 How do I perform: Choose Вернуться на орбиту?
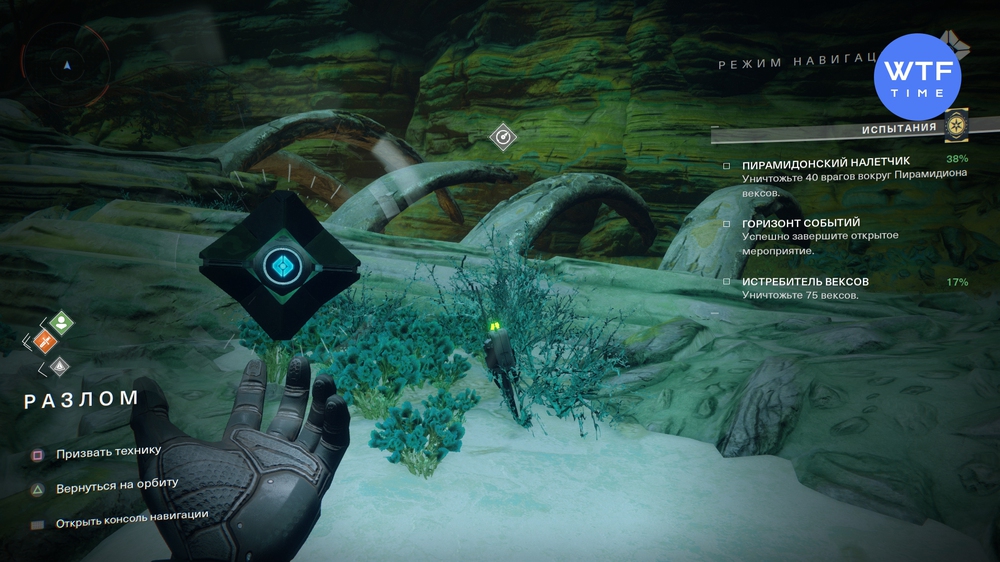click(116, 485)
